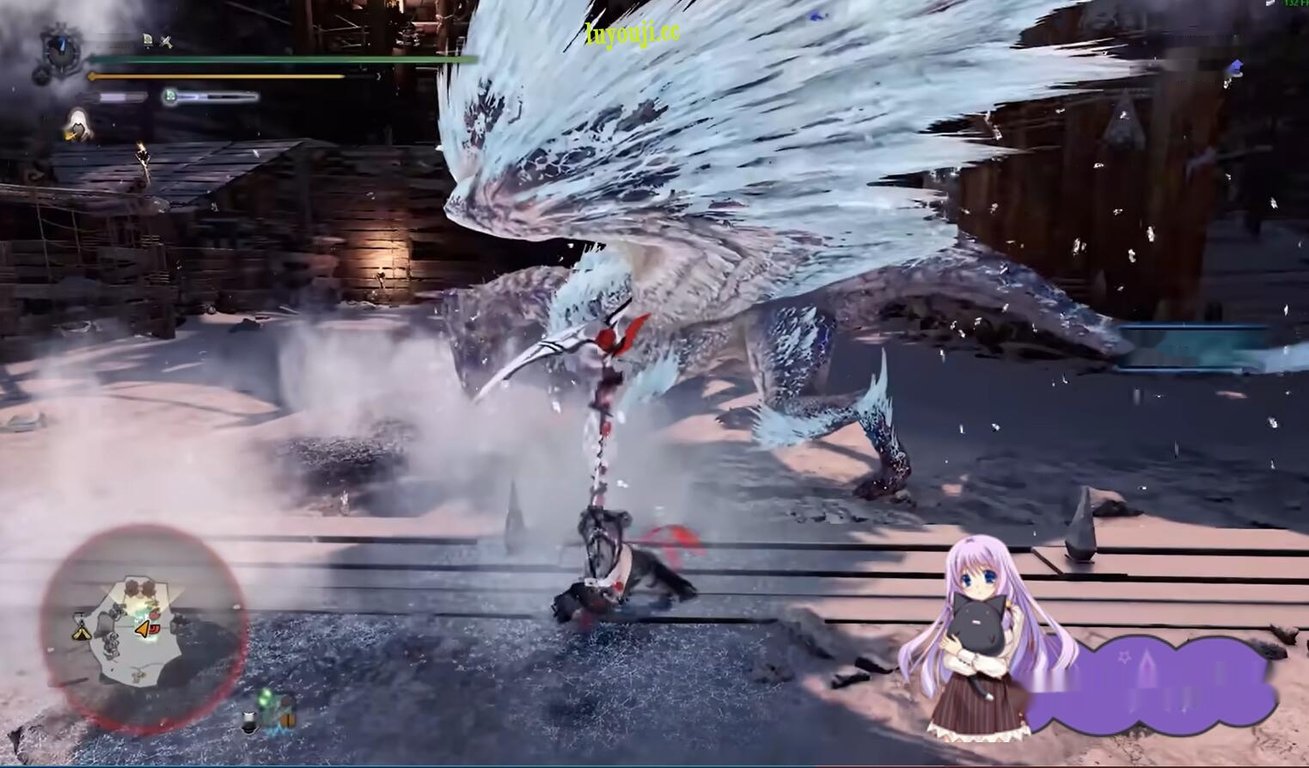
Task: Open the item note icon next to whetstone
Action: click(147, 40)
